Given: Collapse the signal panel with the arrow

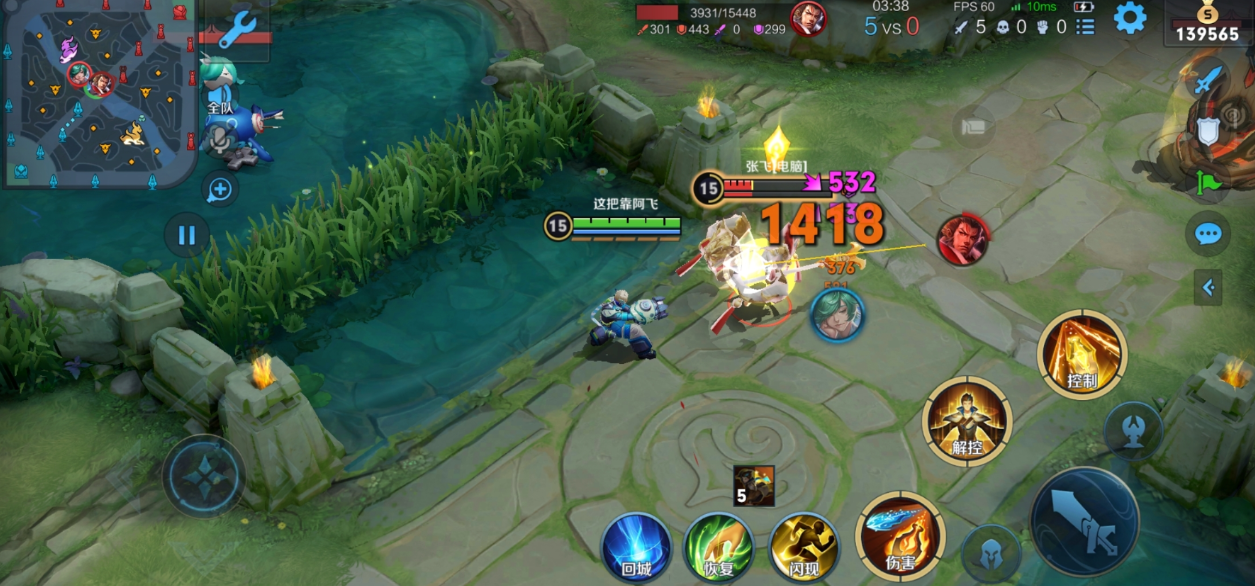Looking at the screenshot, I should pos(1208,288).
